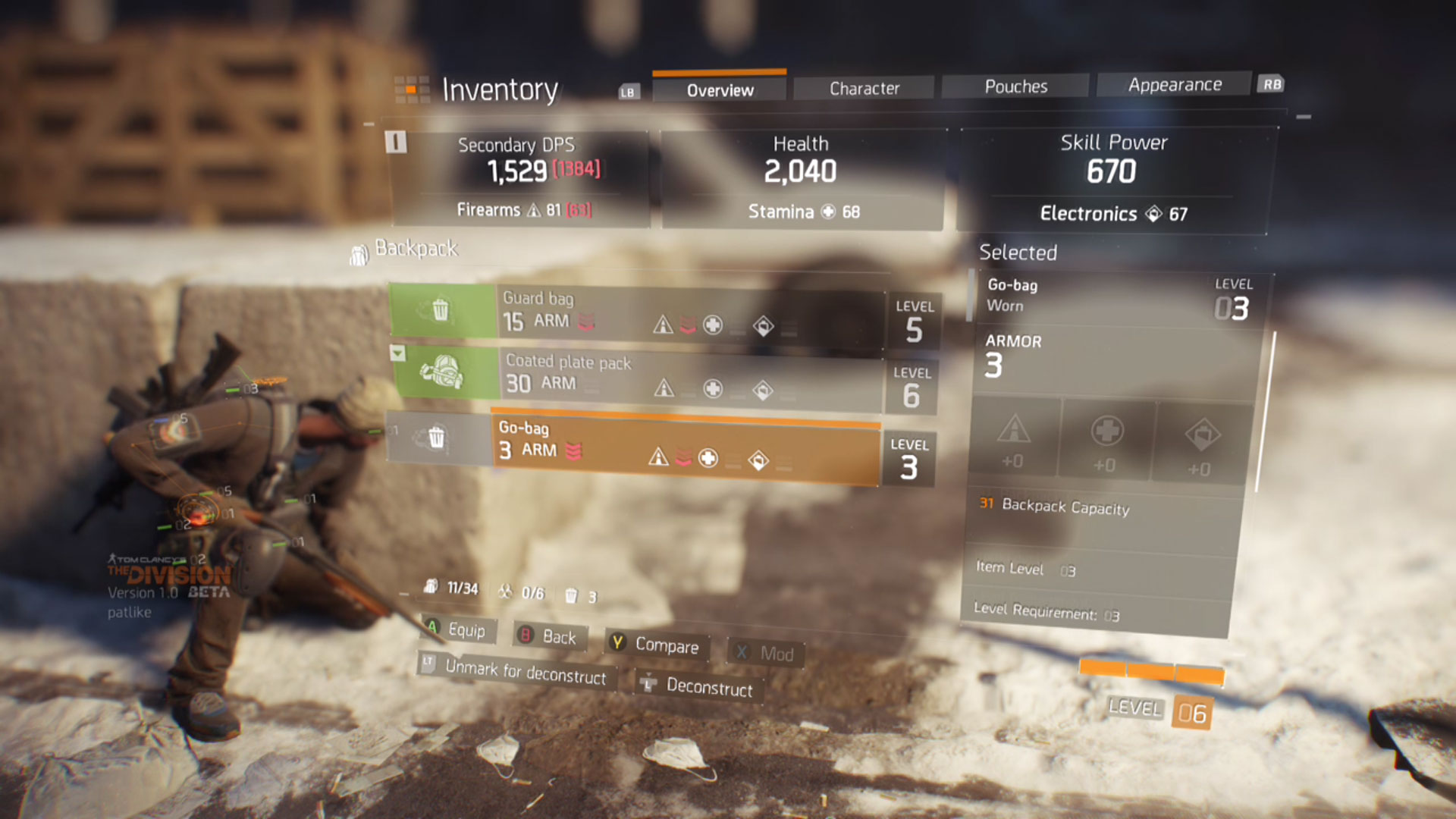The width and height of the screenshot is (1456, 819).
Task: Click the contamination icon showing 0/6
Action: tap(504, 591)
